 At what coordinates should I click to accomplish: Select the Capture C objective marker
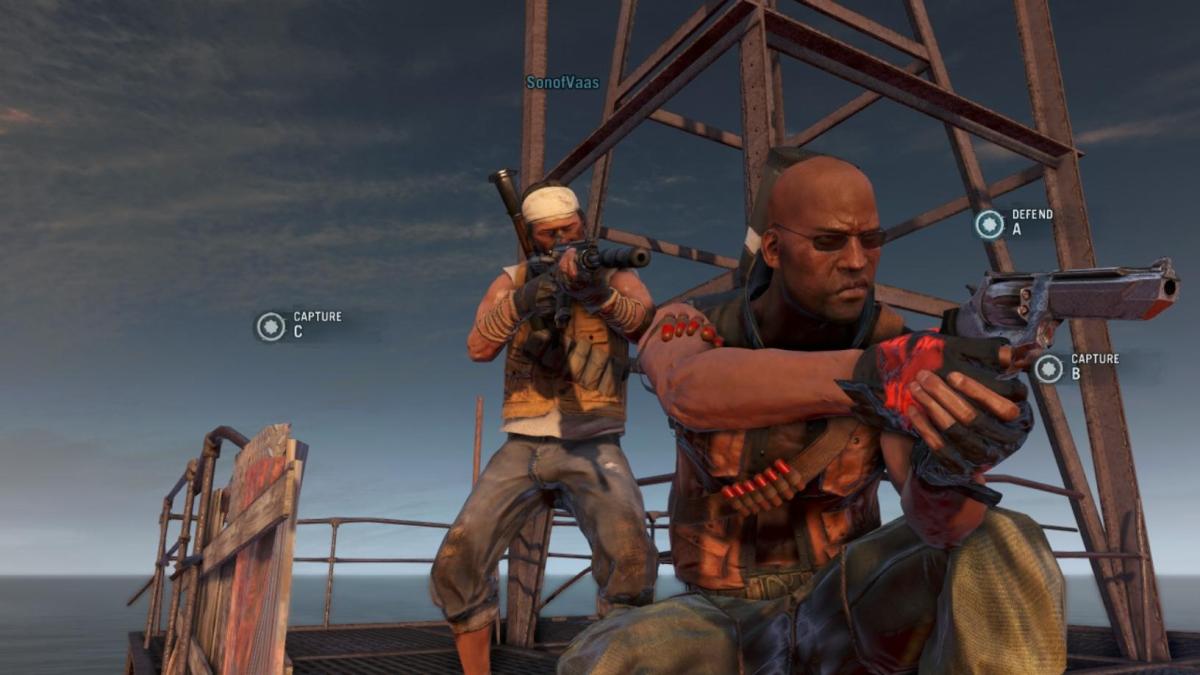click(271, 326)
